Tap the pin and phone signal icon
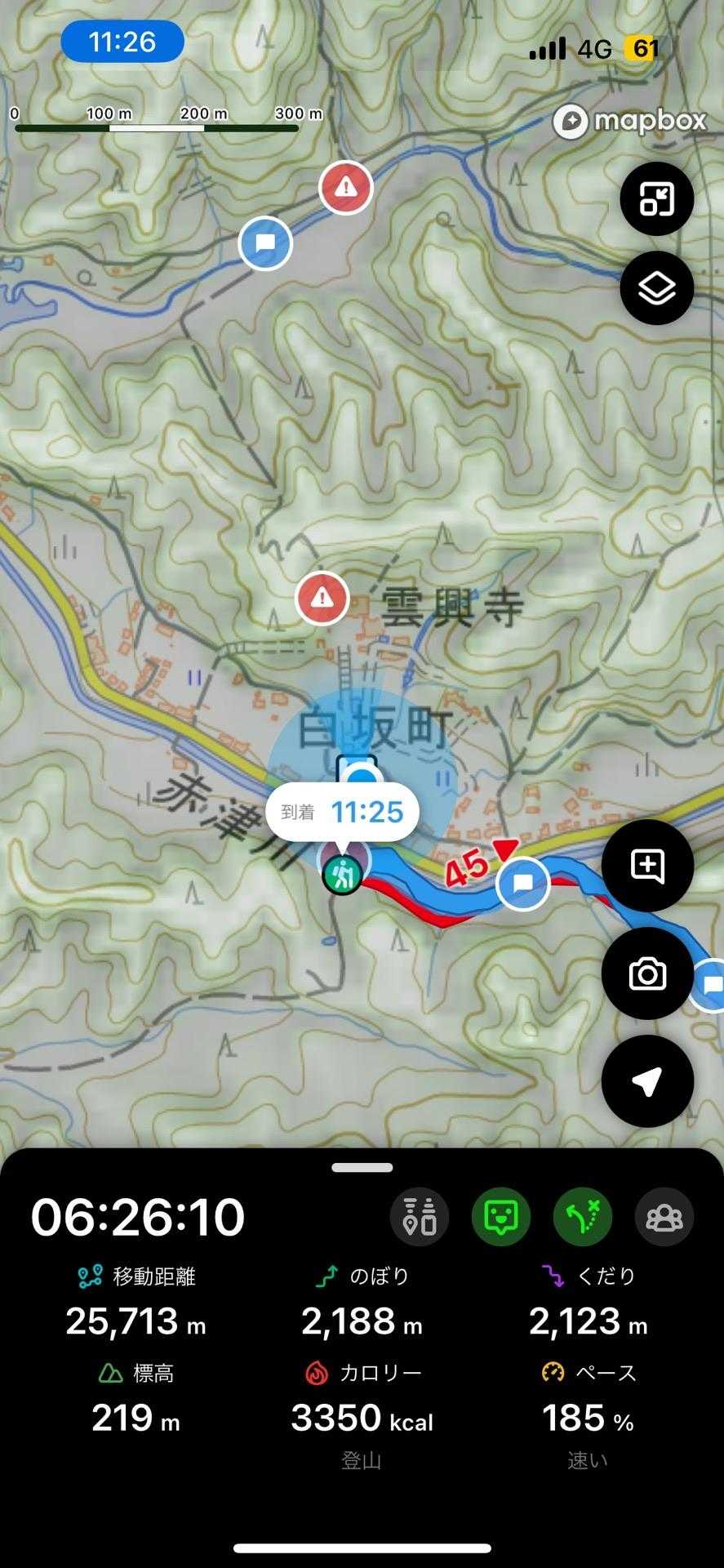Image resolution: width=724 pixels, height=1568 pixels. (420, 1217)
